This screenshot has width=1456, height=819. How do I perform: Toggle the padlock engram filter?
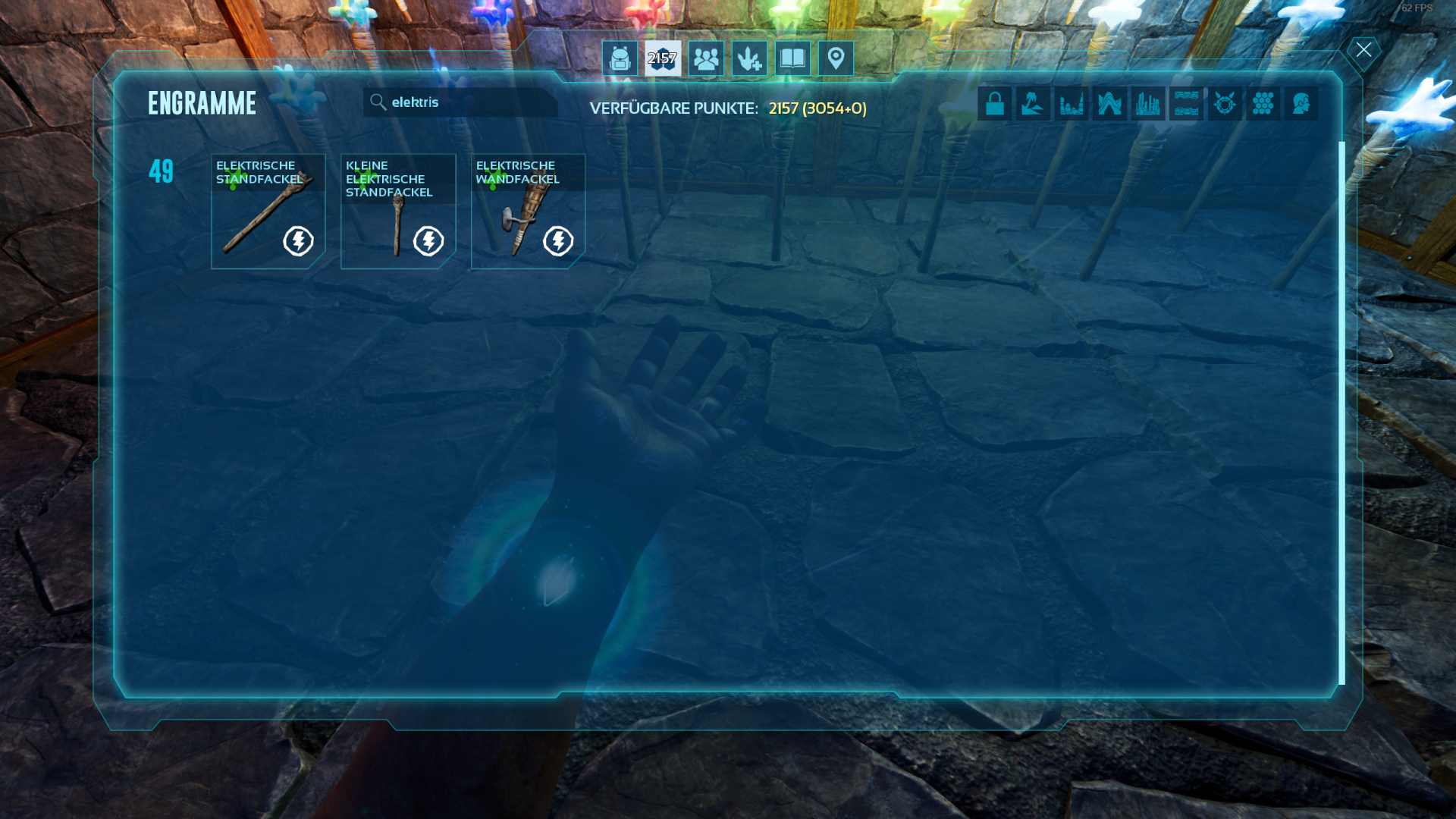tap(995, 103)
